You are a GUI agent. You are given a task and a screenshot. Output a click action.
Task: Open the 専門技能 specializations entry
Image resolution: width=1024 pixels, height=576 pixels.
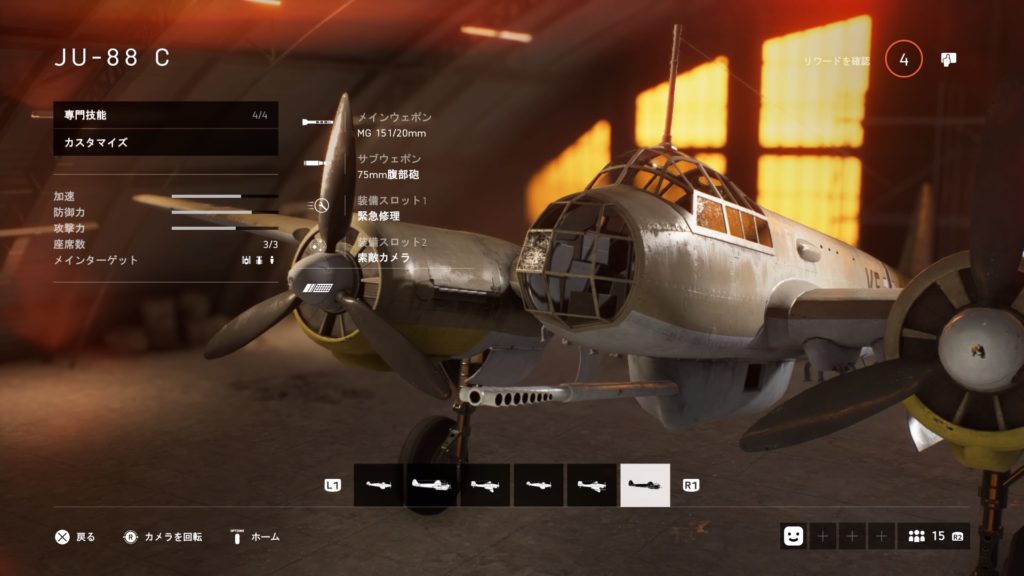(x=165, y=115)
